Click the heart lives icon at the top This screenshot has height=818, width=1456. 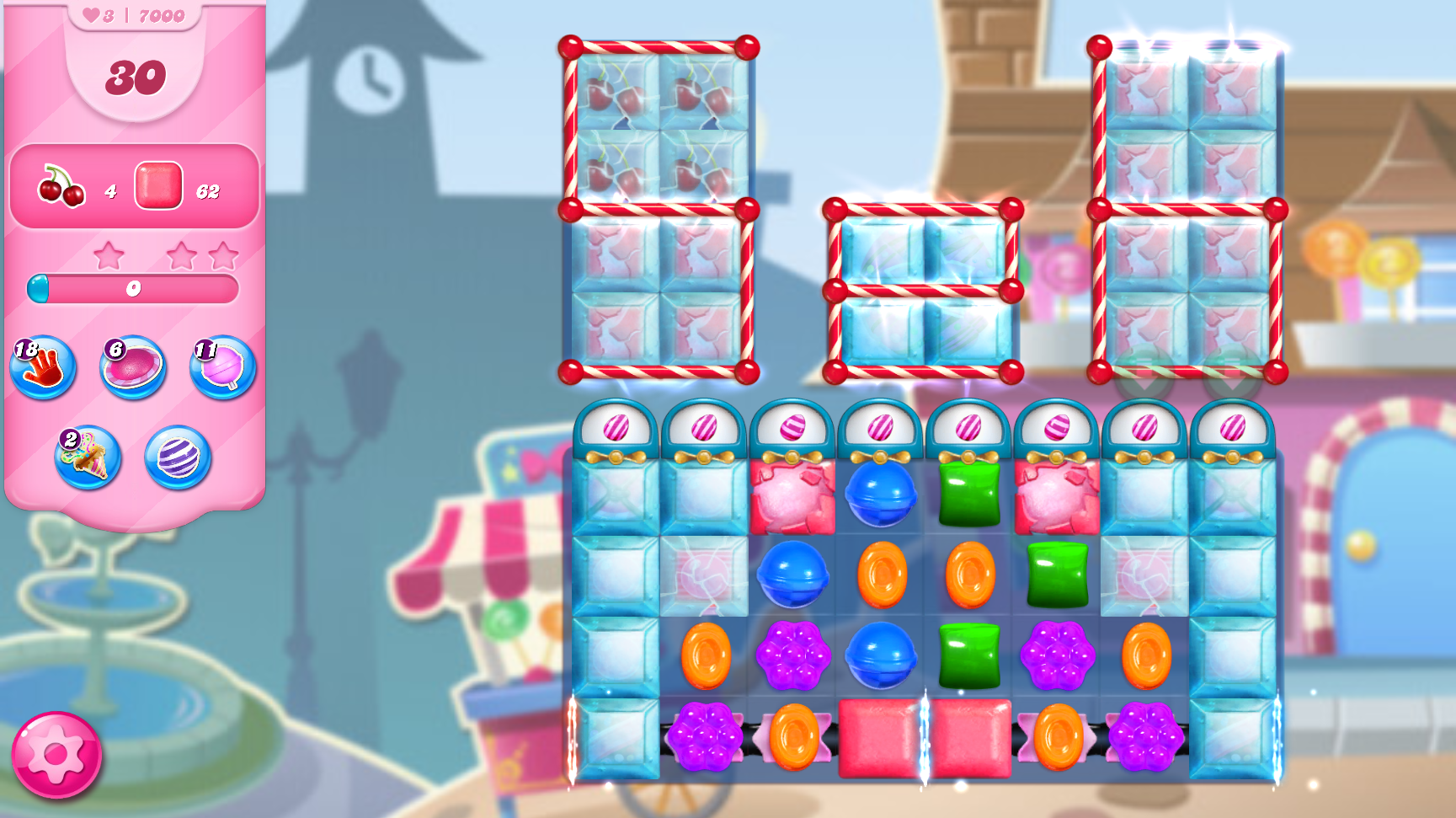coord(93,13)
